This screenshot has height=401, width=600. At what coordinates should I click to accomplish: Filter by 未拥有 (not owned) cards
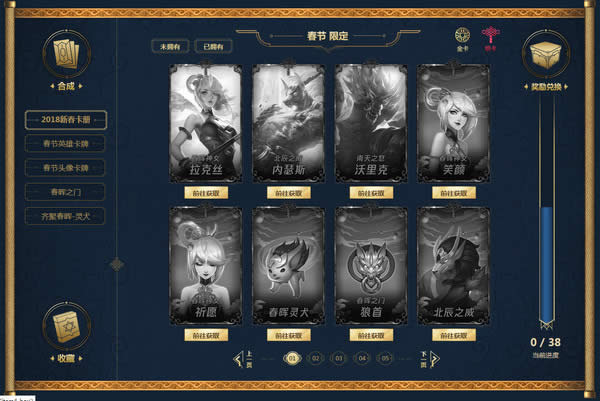pos(170,46)
